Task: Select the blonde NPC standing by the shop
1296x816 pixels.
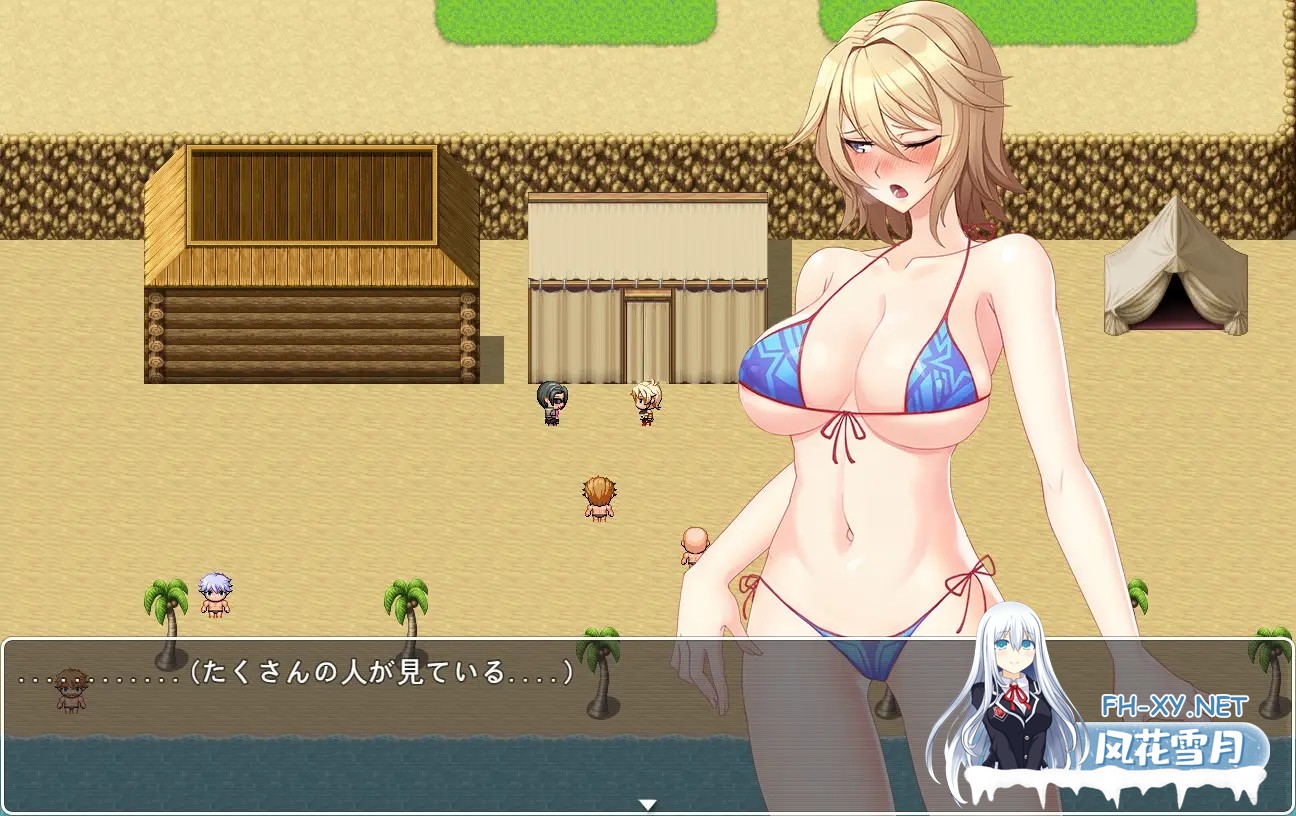Action: [x=644, y=398]
